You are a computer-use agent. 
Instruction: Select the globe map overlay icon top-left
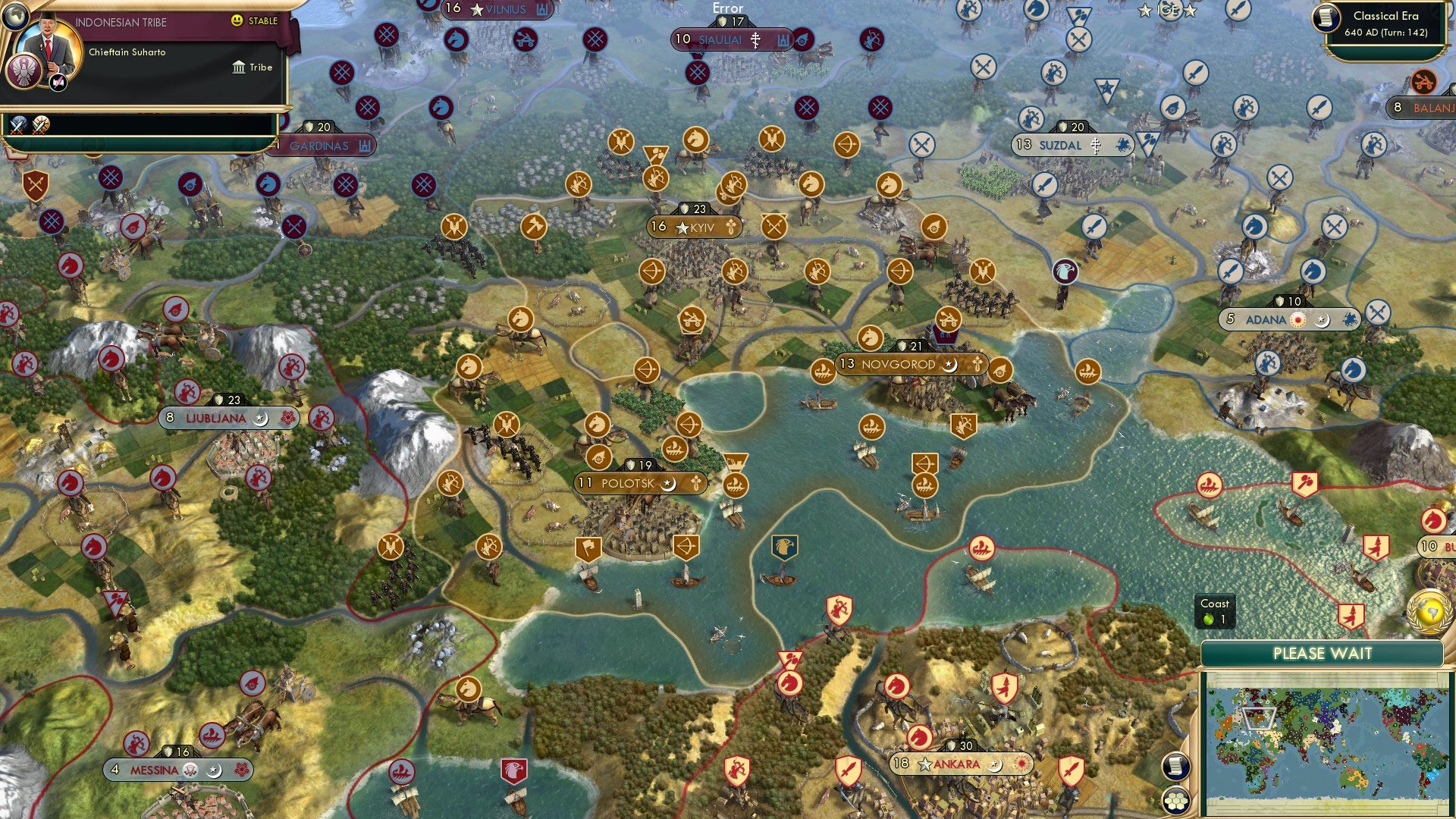tap(15, 17)
